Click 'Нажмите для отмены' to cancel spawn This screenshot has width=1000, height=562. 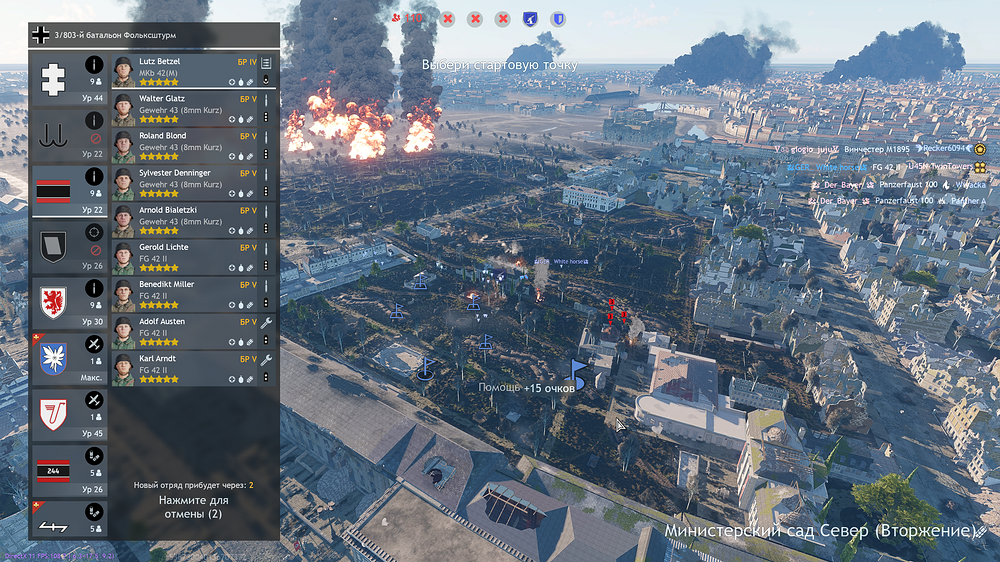[194, 506]
